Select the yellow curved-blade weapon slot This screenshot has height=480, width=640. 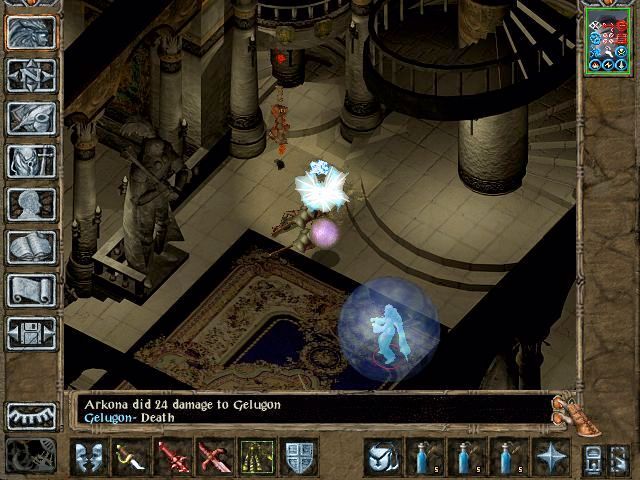pos(130,457)
